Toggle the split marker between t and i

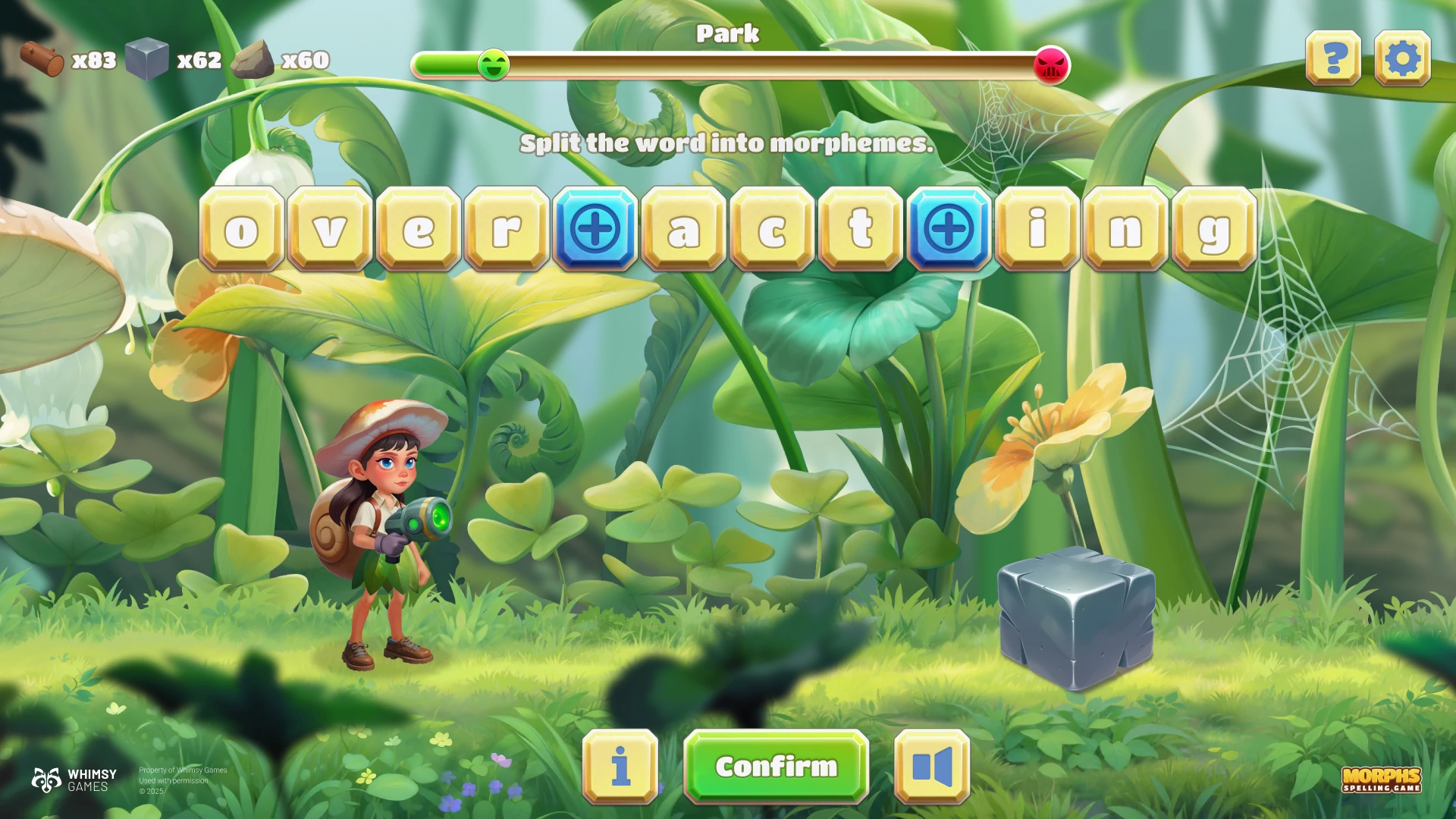coord(949,228)
